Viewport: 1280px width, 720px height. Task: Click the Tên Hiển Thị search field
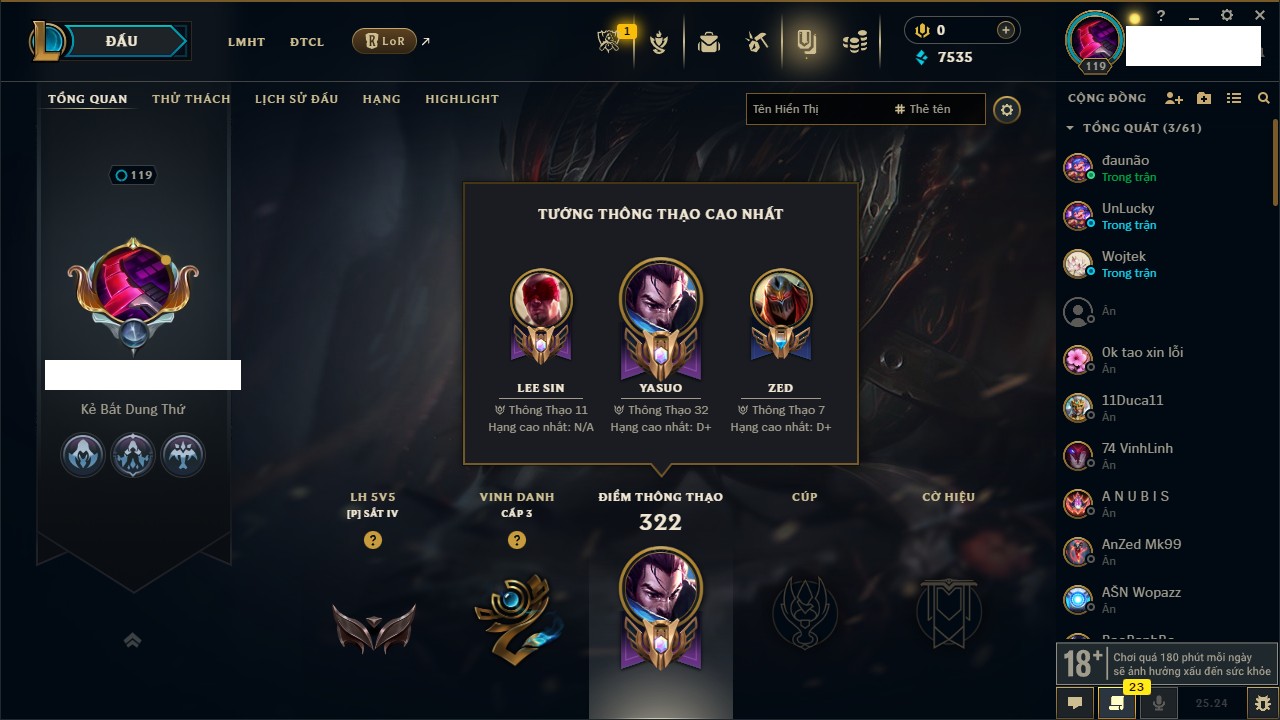(x=815, y=109)
